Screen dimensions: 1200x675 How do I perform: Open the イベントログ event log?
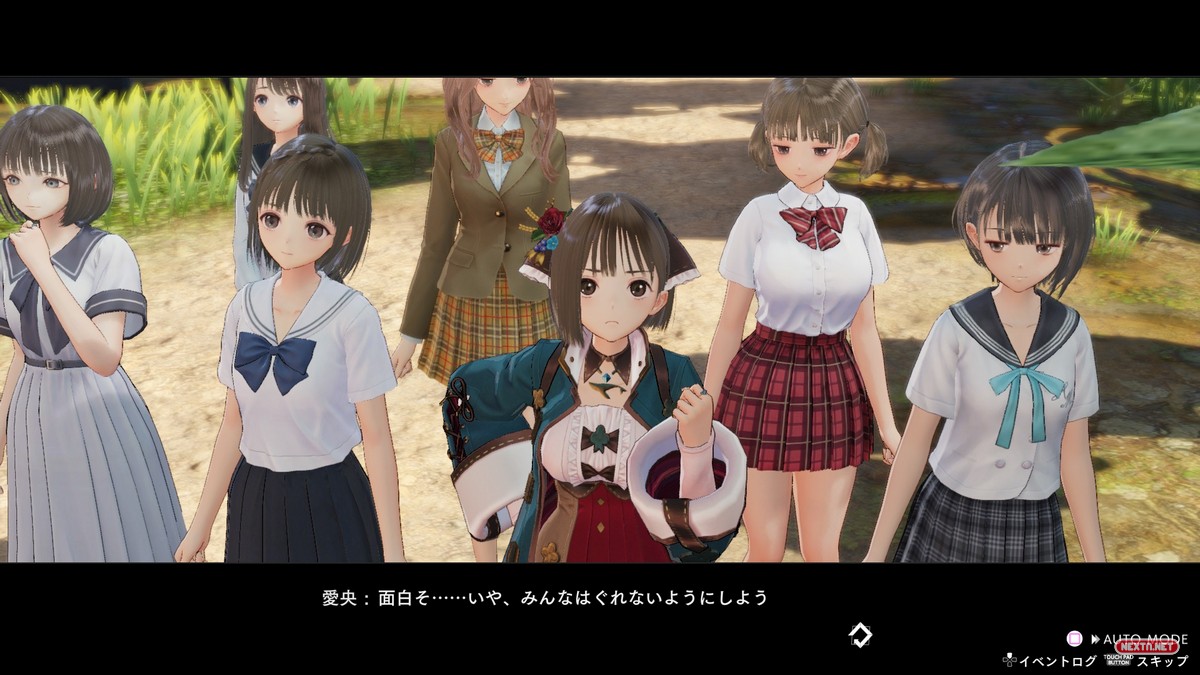[x=1056, y=661]
